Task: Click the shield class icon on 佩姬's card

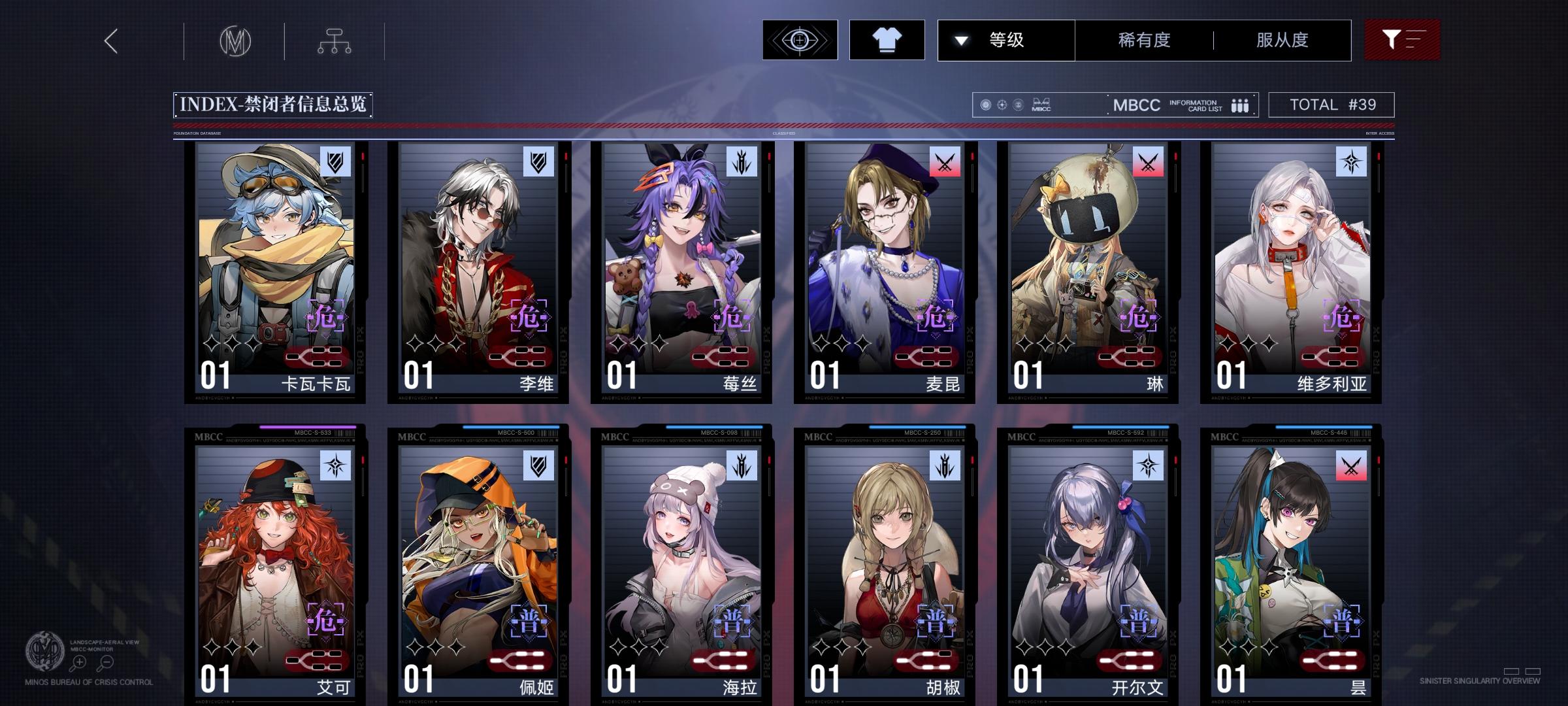Action: click(537, 465)
